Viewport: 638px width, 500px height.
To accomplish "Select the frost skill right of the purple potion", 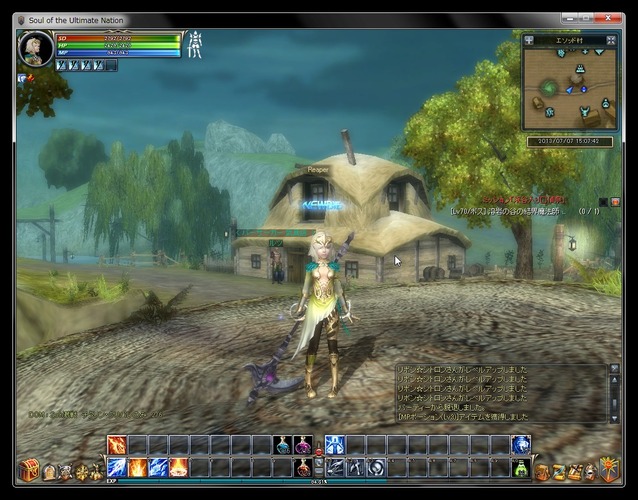I will [x=334, y=445].
